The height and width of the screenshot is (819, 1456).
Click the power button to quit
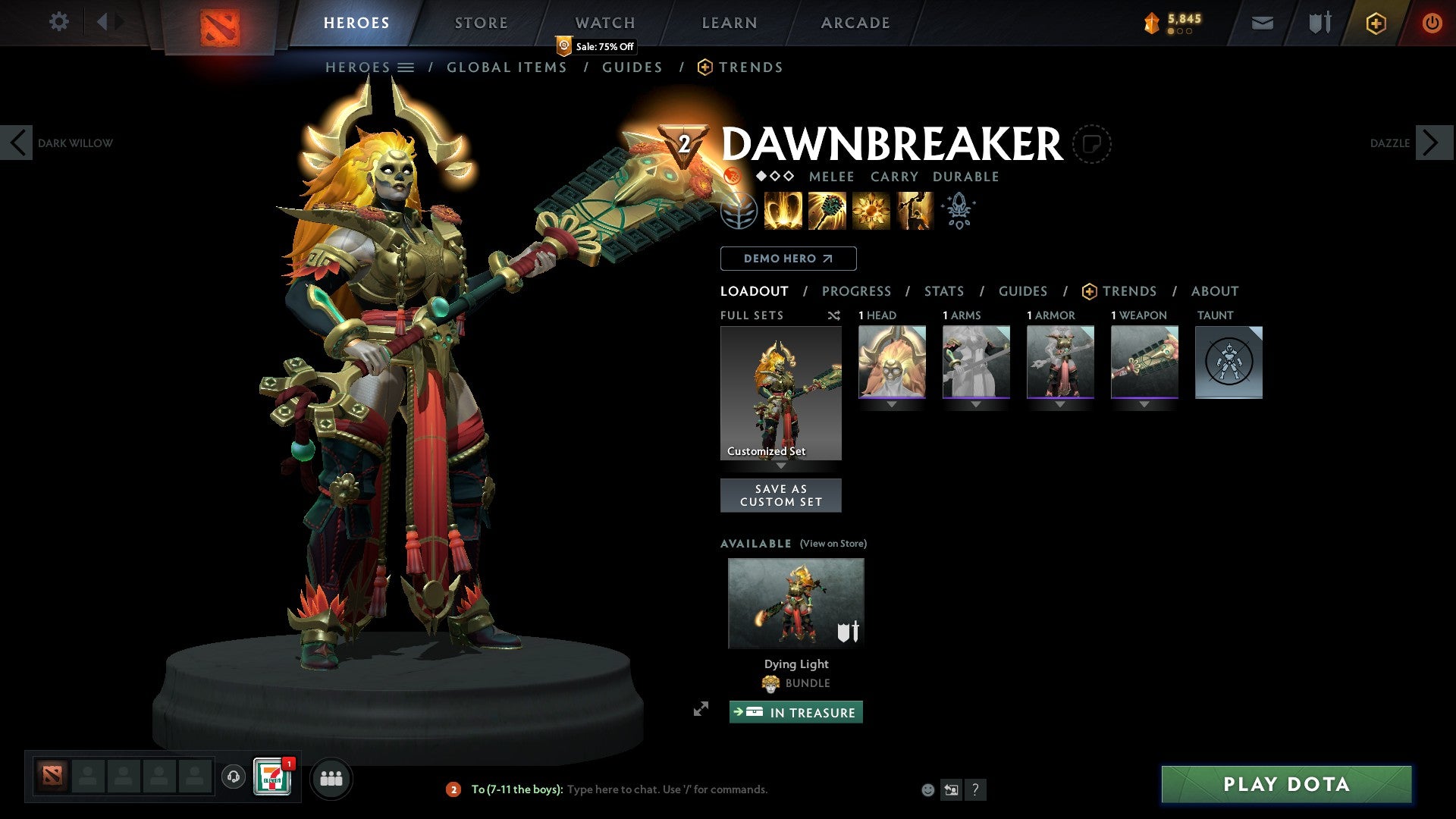tap(1432, 23)
